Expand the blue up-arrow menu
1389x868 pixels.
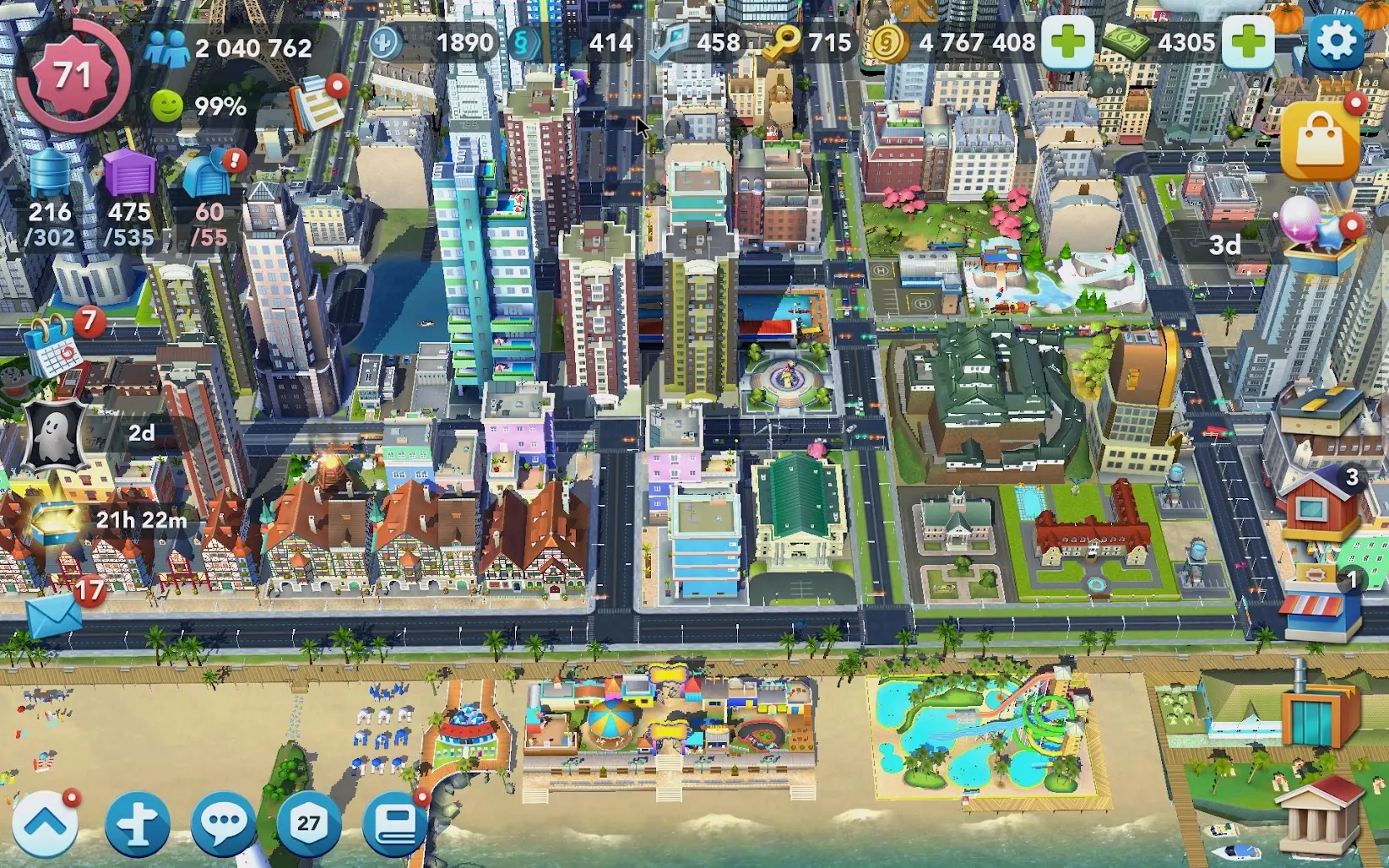pyautogui.click(x=46, y=823)
